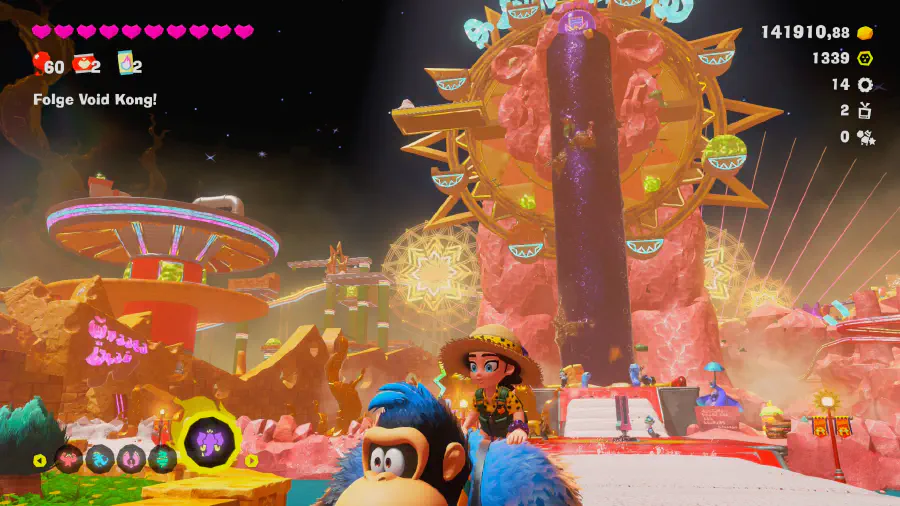Choose the red Kong Bananza icon

(70, 460)
